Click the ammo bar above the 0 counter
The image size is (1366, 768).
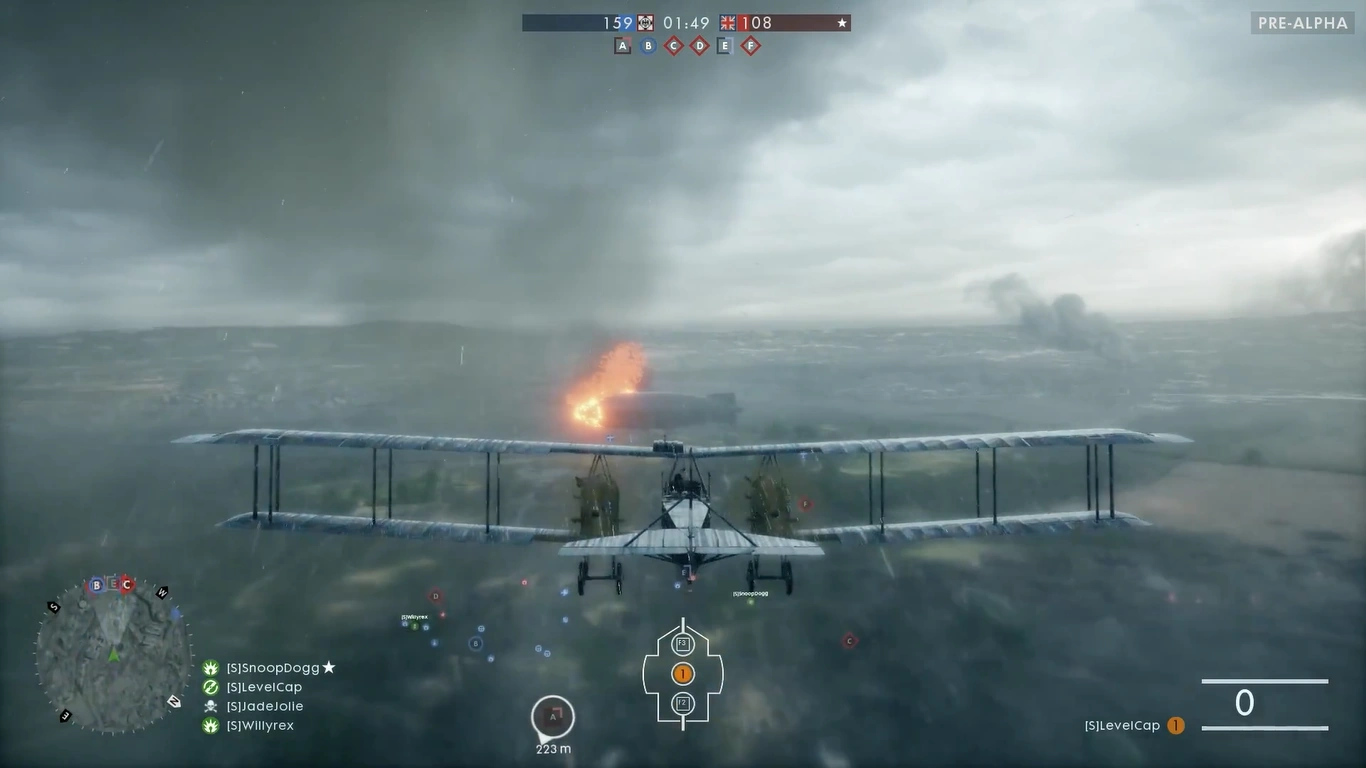click(x=1264, y=681)
